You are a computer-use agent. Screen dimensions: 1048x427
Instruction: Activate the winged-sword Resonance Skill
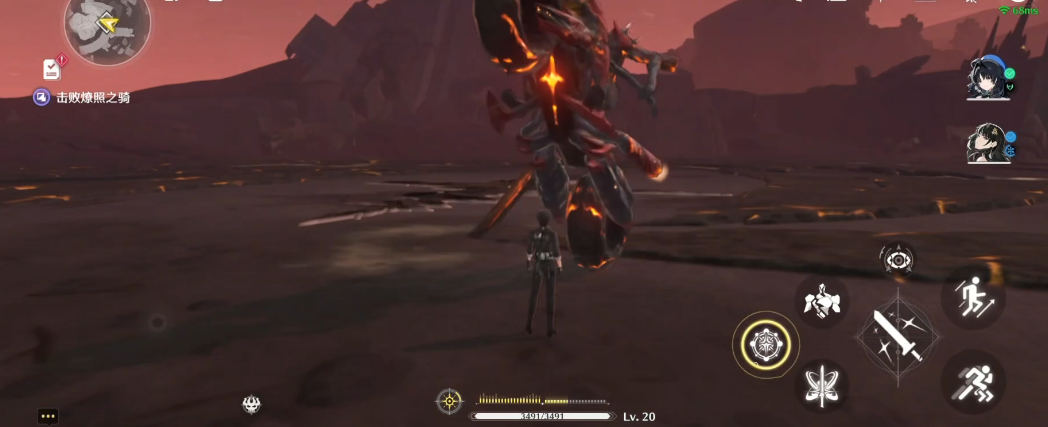pyautogui.click(x=822, y=384)
